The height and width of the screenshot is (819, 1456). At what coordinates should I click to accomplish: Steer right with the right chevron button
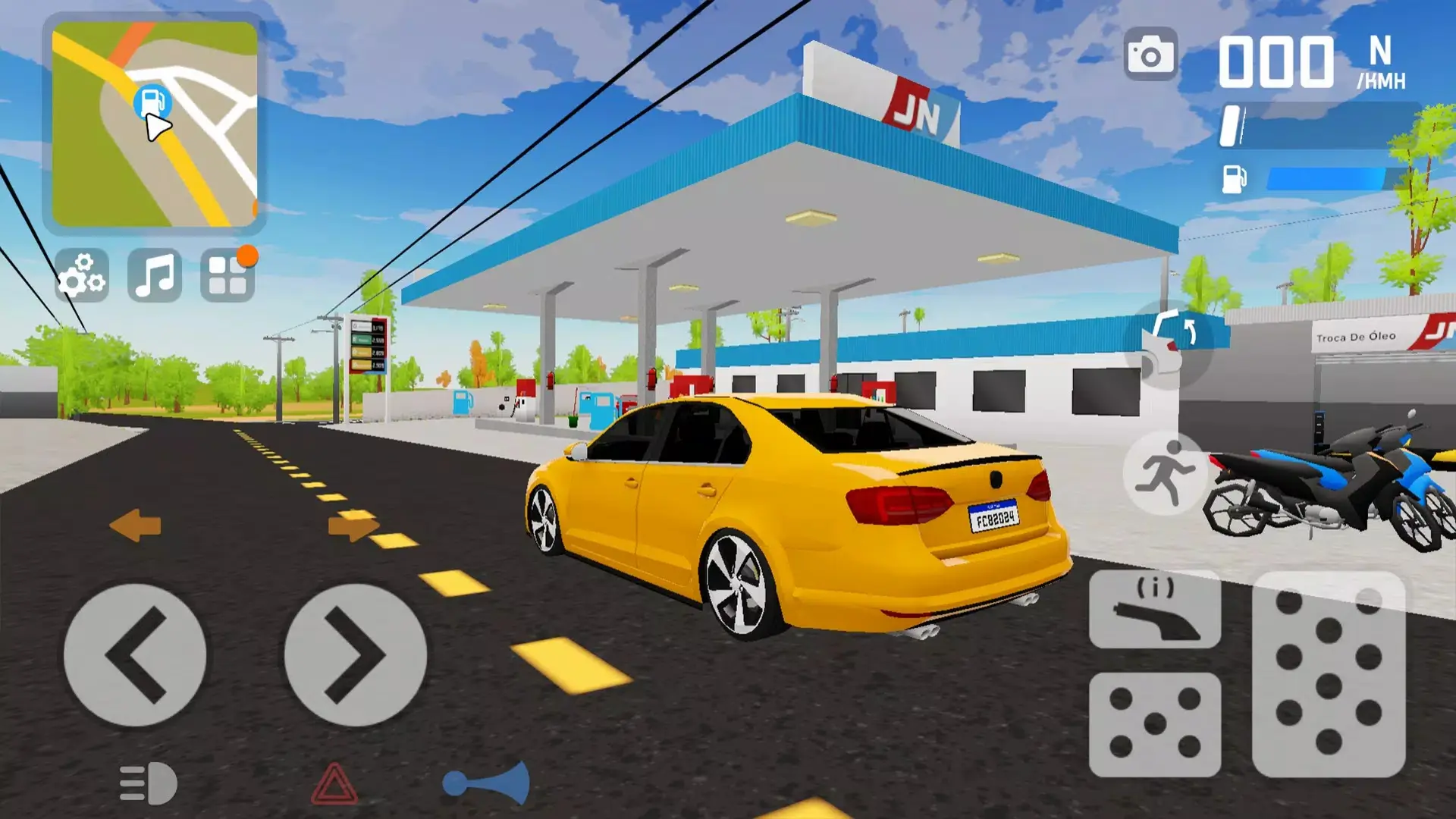tap(355, 654)
